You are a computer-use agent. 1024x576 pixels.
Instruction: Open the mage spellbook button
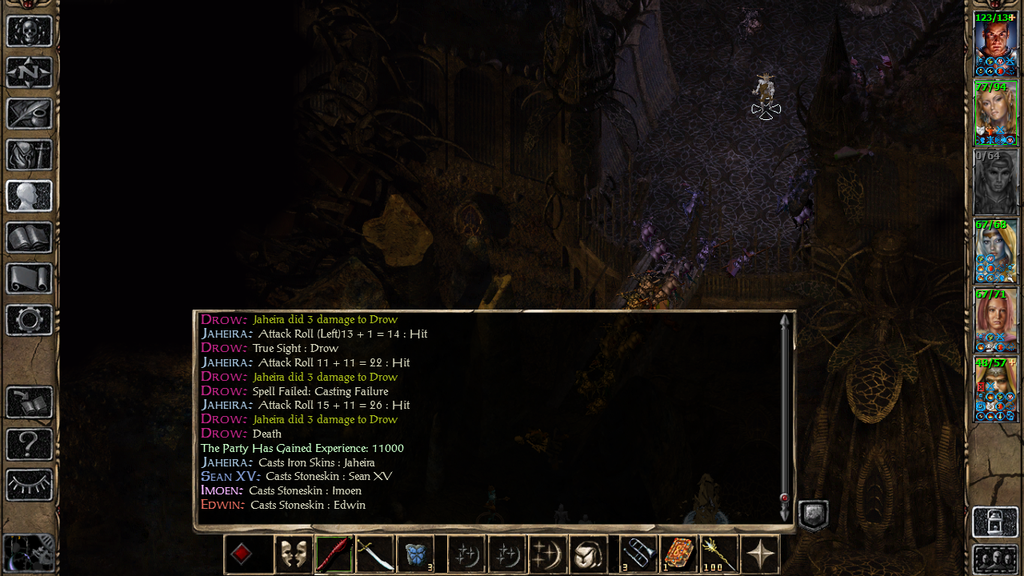point(29,237)
